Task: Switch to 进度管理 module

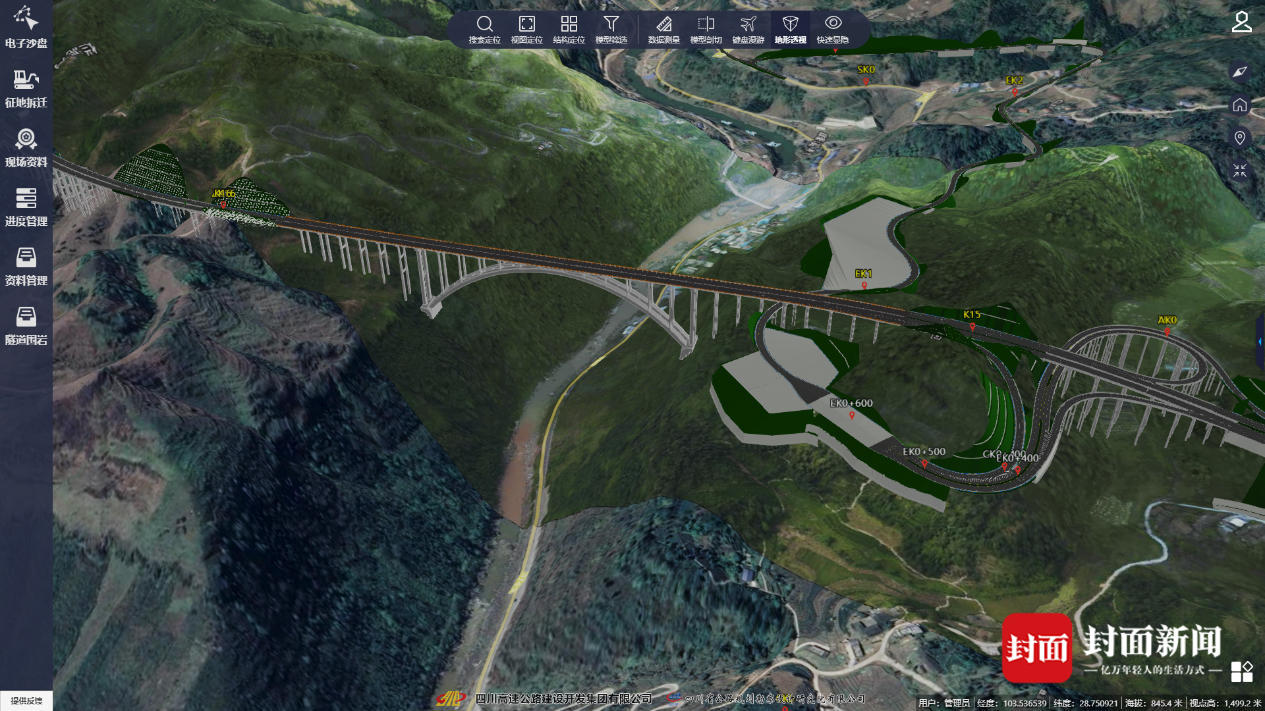Action: coord(26,205)
